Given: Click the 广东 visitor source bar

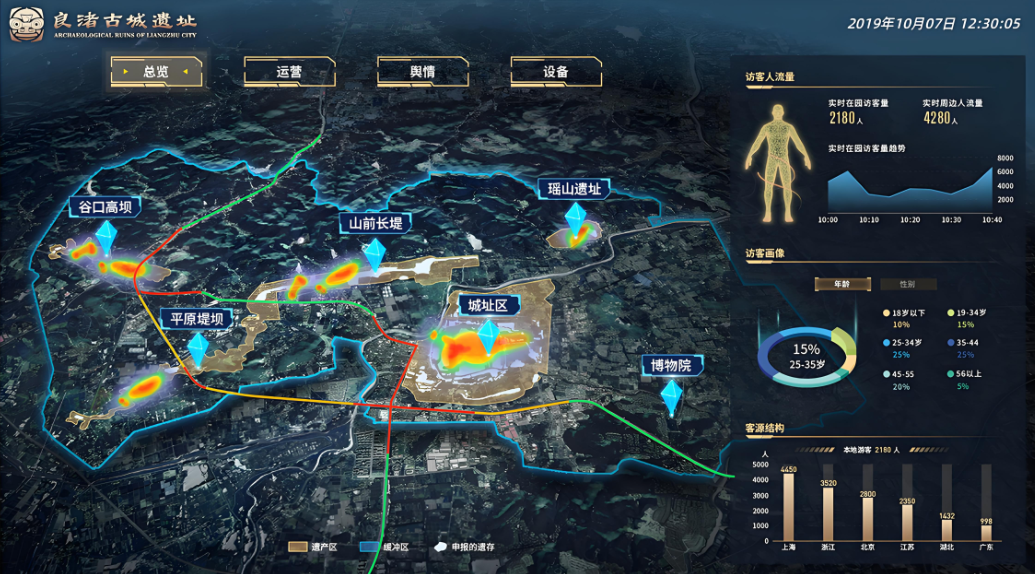Looking at the screenshot, I should 986,532.
